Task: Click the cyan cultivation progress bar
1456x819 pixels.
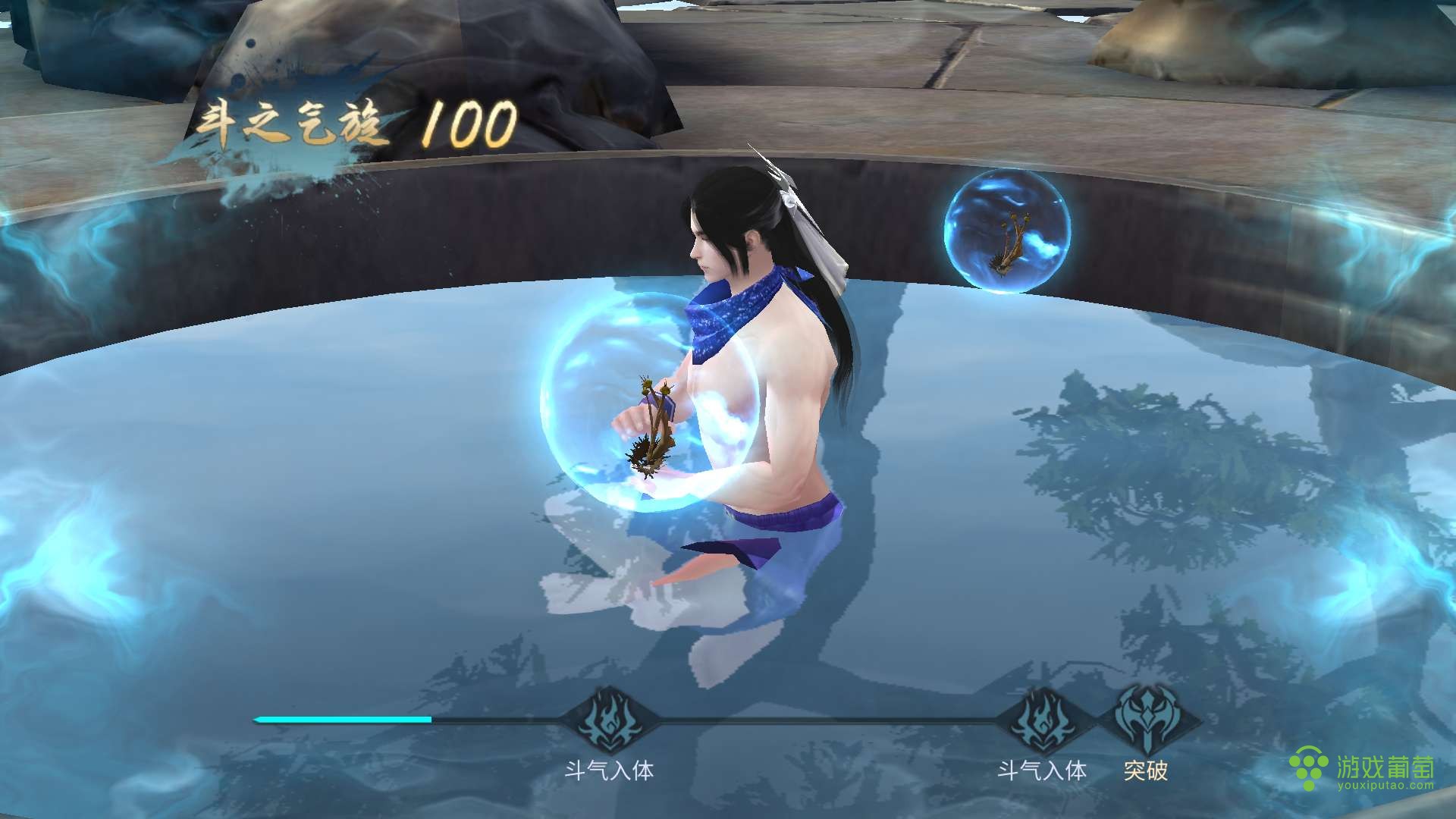Action: tap(341, 718)
